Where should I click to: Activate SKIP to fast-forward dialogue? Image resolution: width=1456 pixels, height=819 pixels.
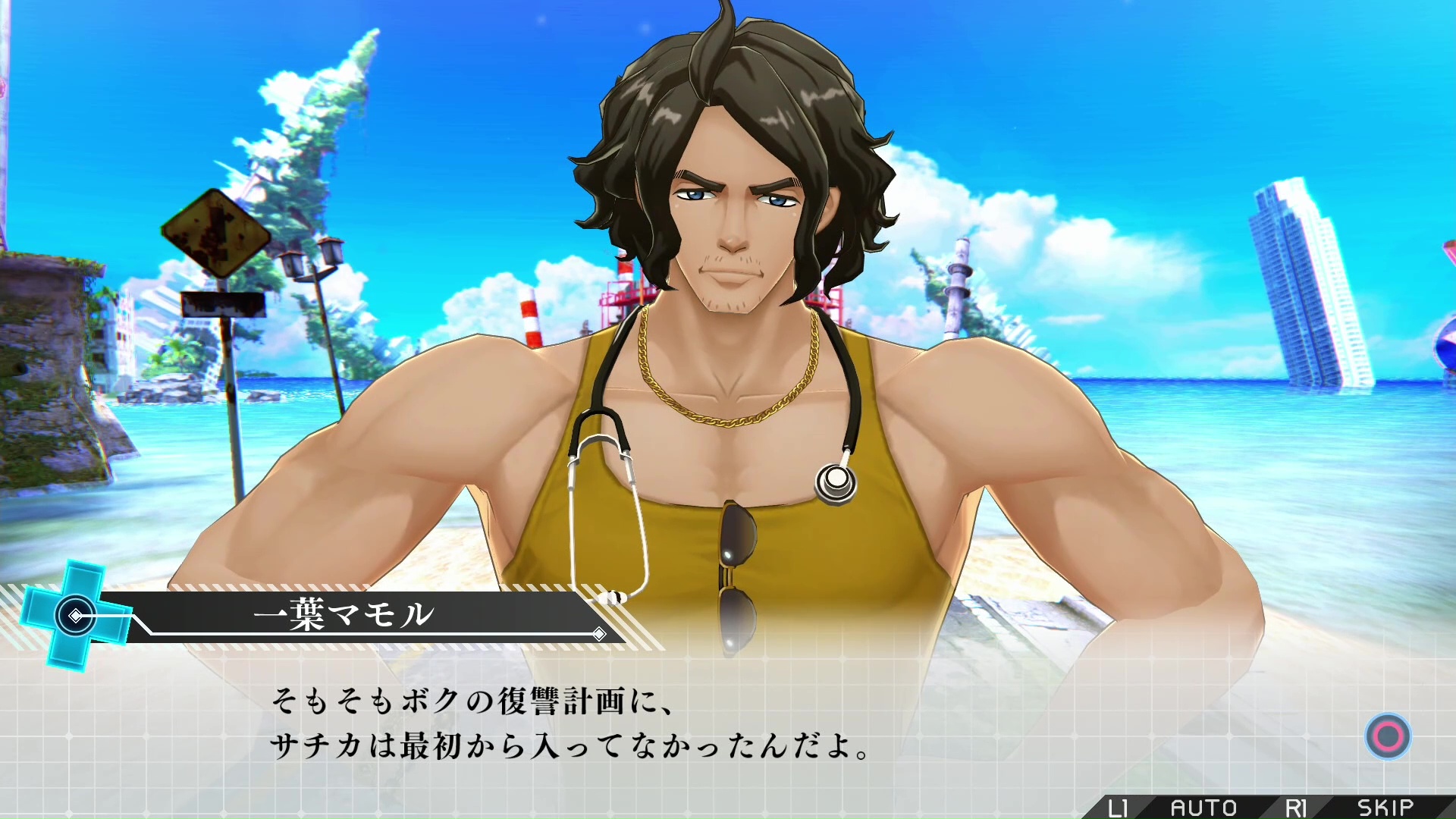[x=1385, y=808]
